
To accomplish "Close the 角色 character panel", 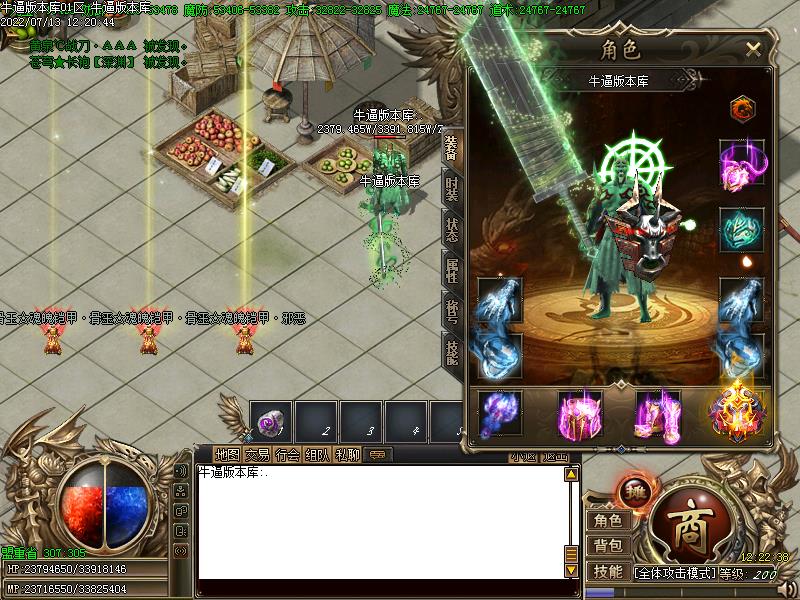I will 753,48.
